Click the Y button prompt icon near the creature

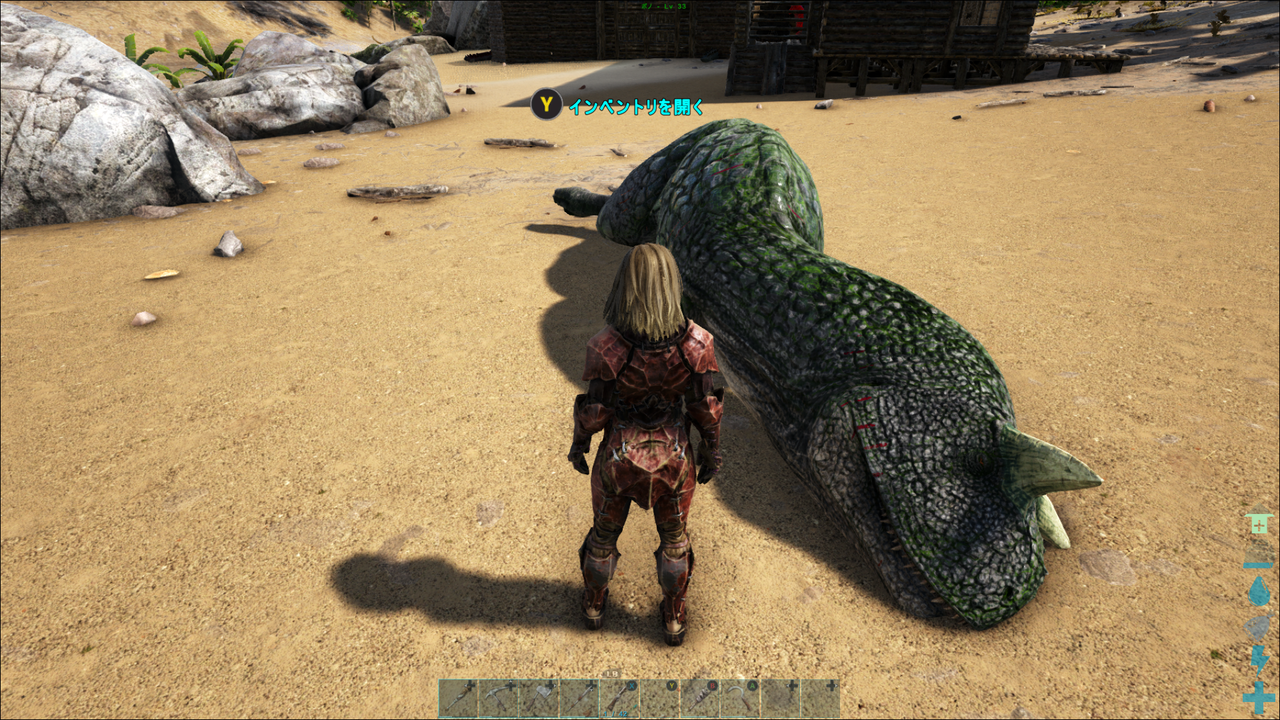tap(549, 103)
